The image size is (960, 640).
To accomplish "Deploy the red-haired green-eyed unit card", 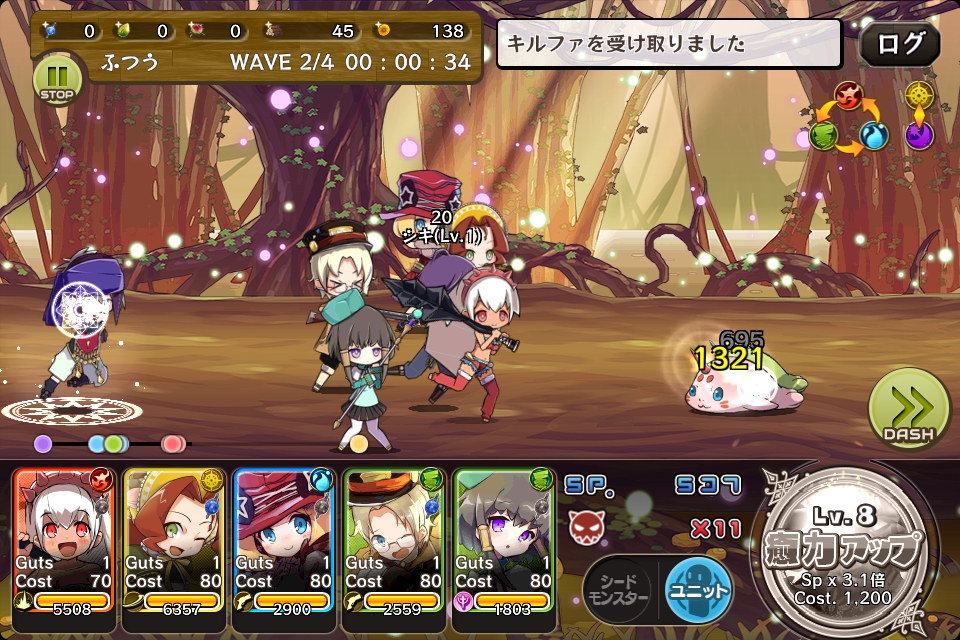I will [x=175, y=540].
